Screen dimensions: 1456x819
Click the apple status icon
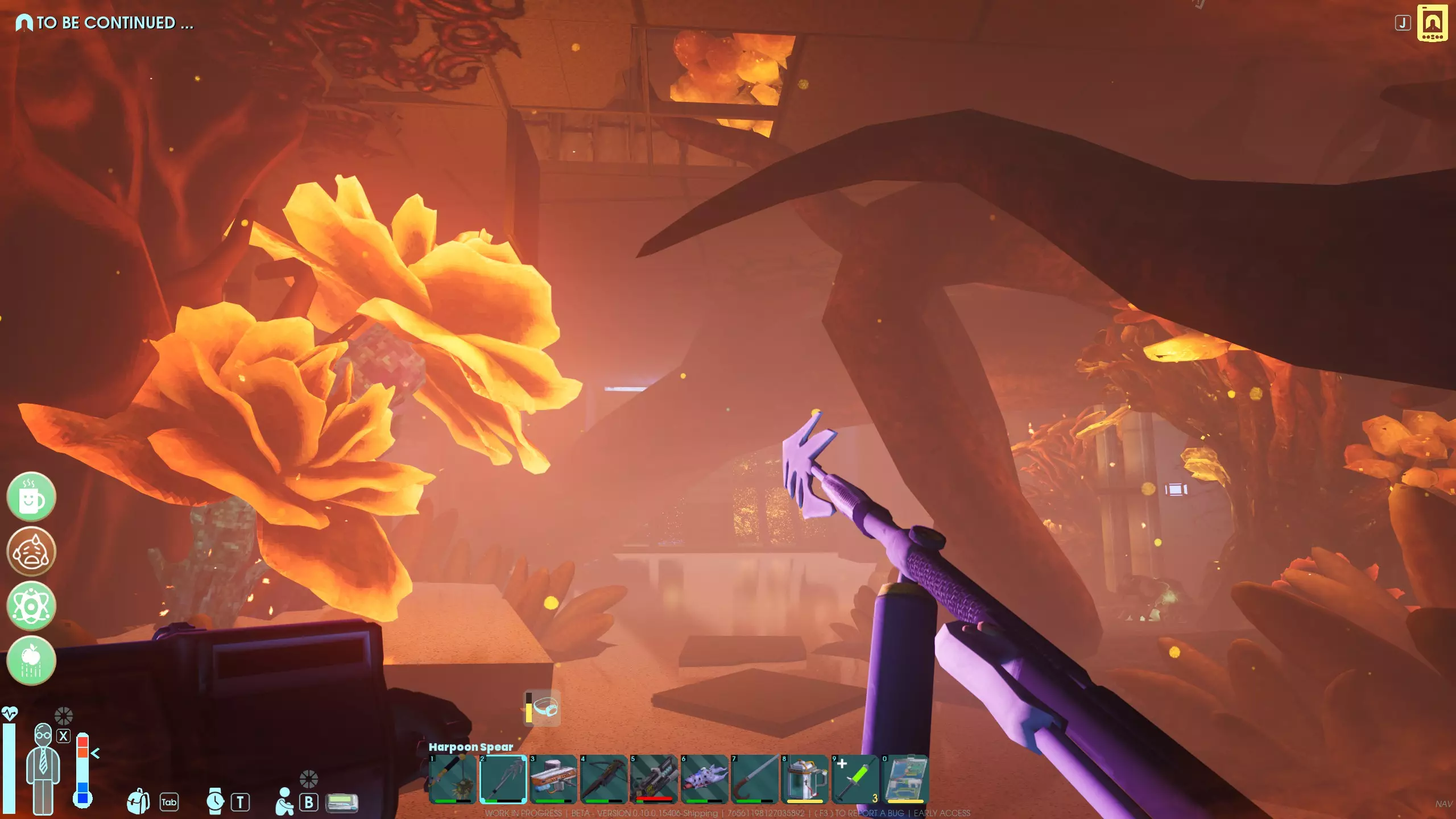coord(31,660)
